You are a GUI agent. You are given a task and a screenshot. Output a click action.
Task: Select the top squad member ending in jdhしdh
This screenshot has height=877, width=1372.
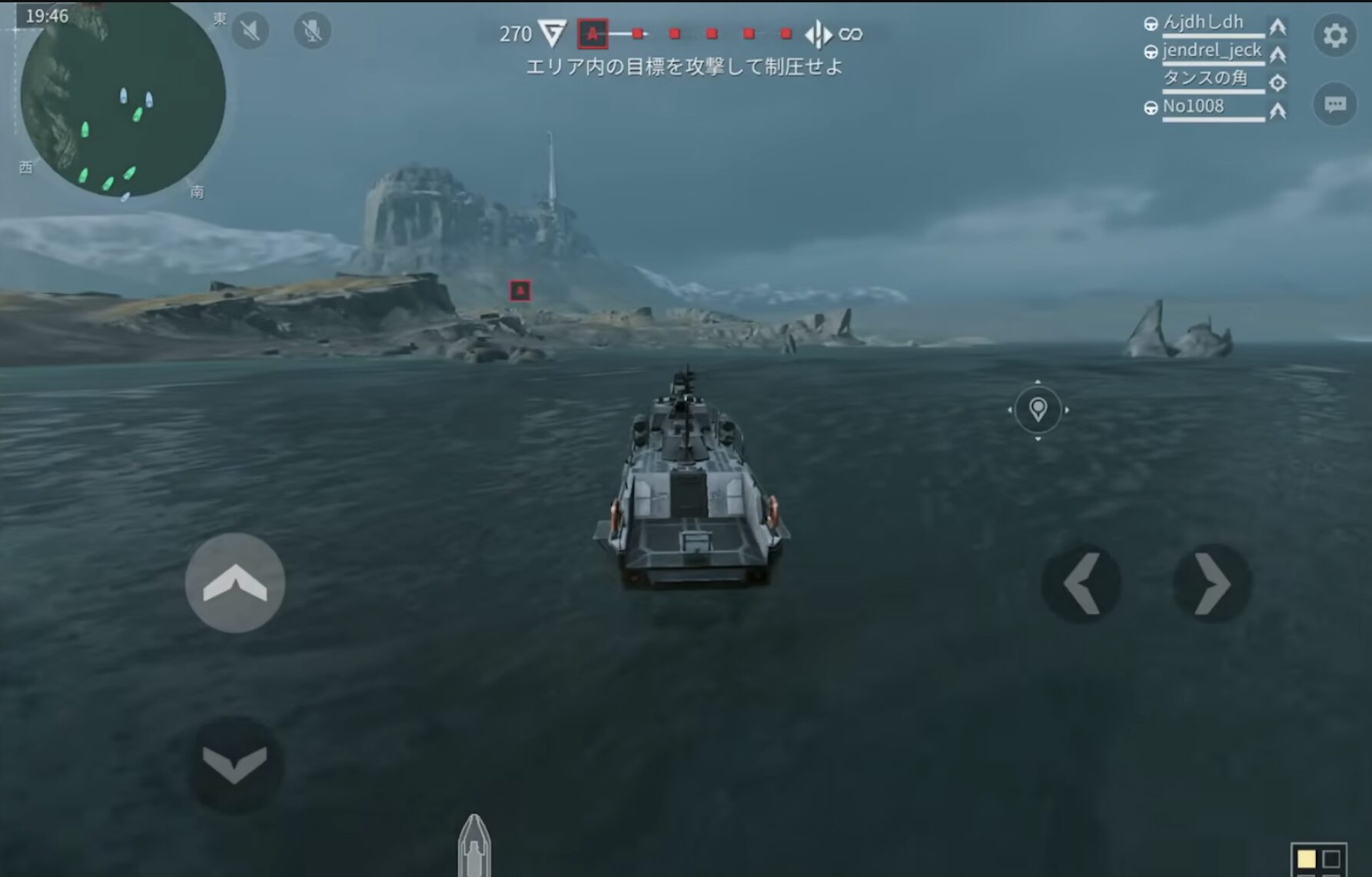1203,23
